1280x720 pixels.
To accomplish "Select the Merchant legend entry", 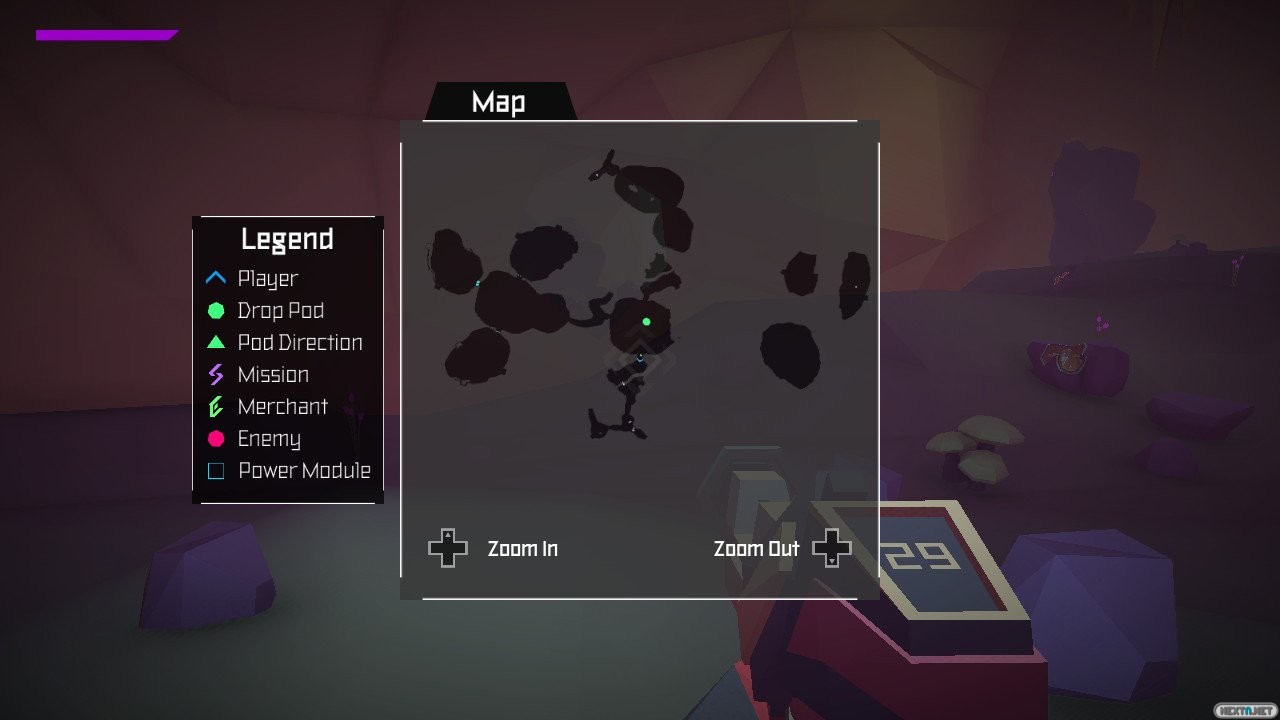I will pos(282,407).
